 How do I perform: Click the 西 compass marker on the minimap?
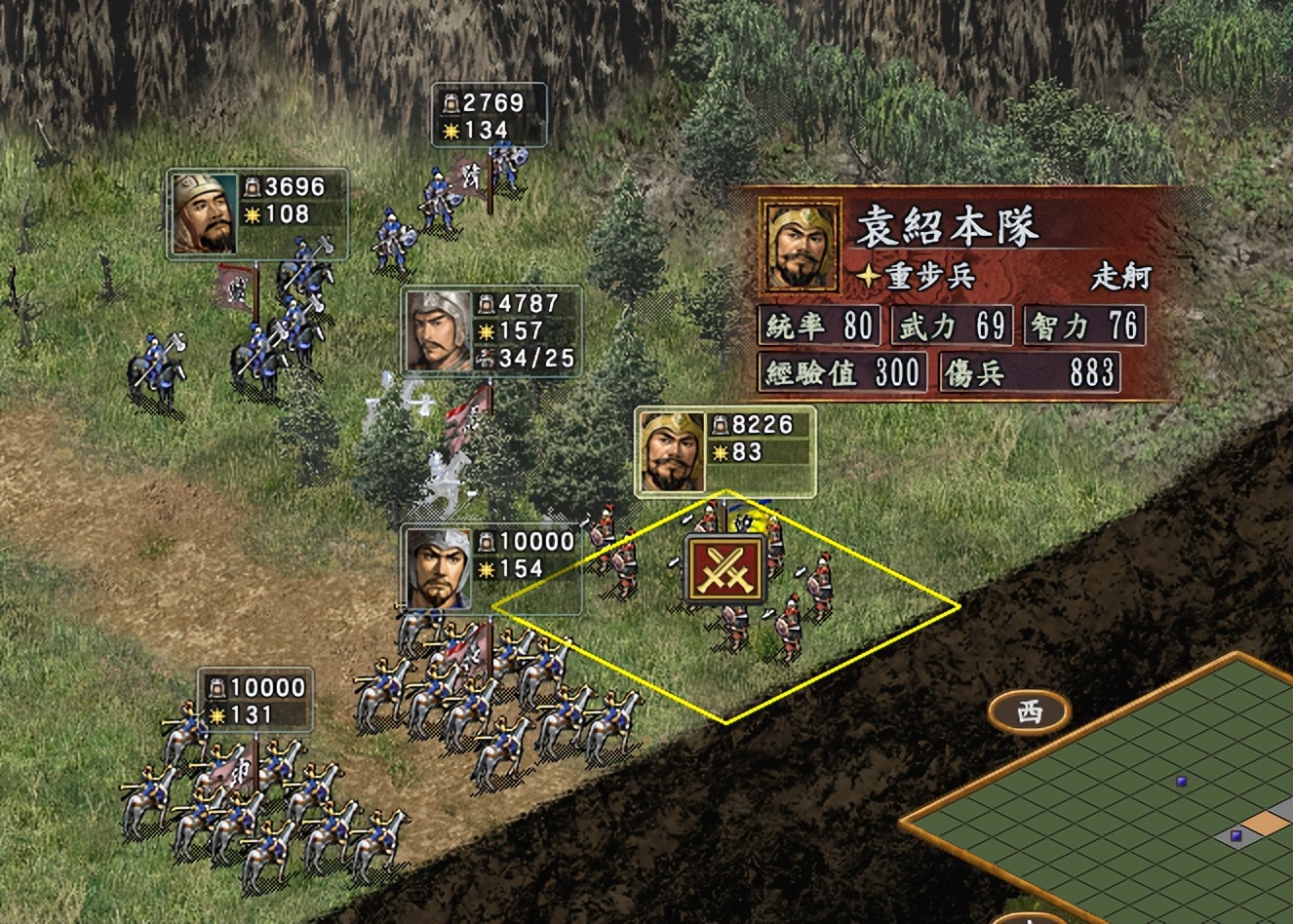[x=1029, y=711]
